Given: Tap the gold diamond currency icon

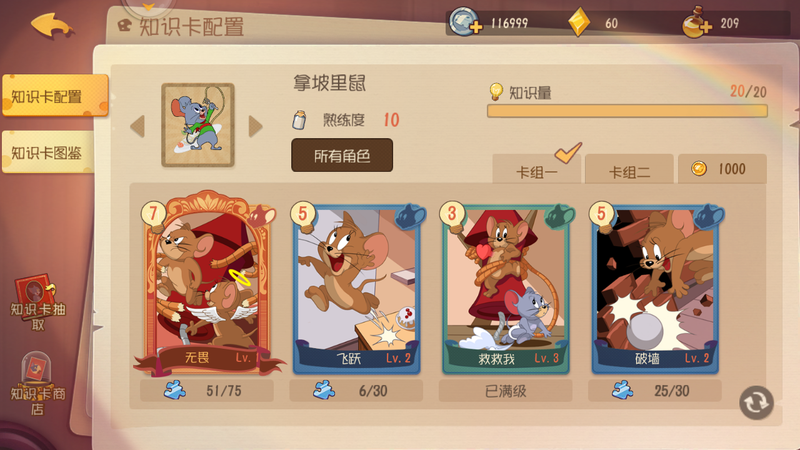Looking at the screenshot, I should tap(579, 23).
